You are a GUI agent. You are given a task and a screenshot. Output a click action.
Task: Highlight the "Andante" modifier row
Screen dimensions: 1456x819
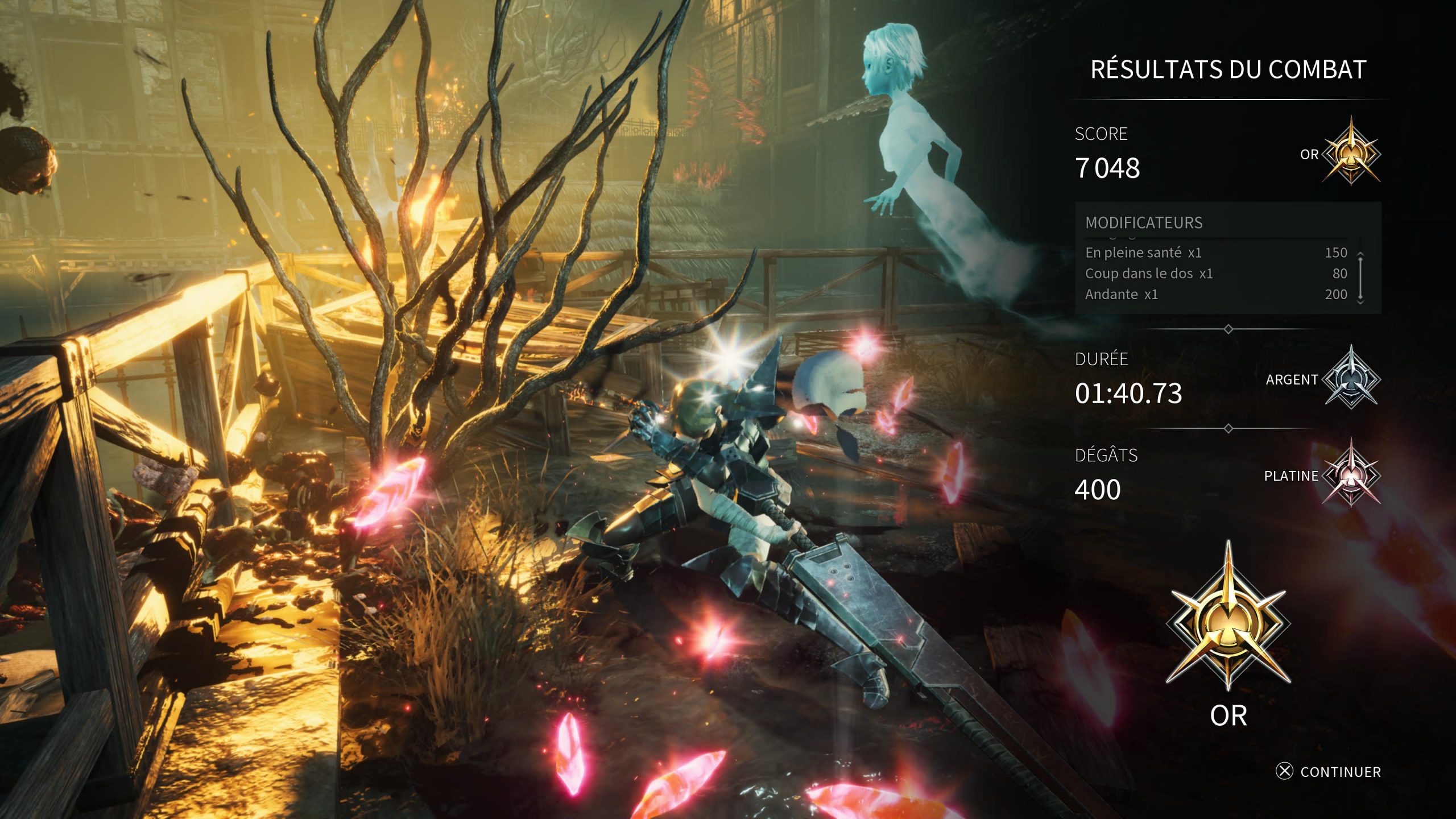point(1216,294)
